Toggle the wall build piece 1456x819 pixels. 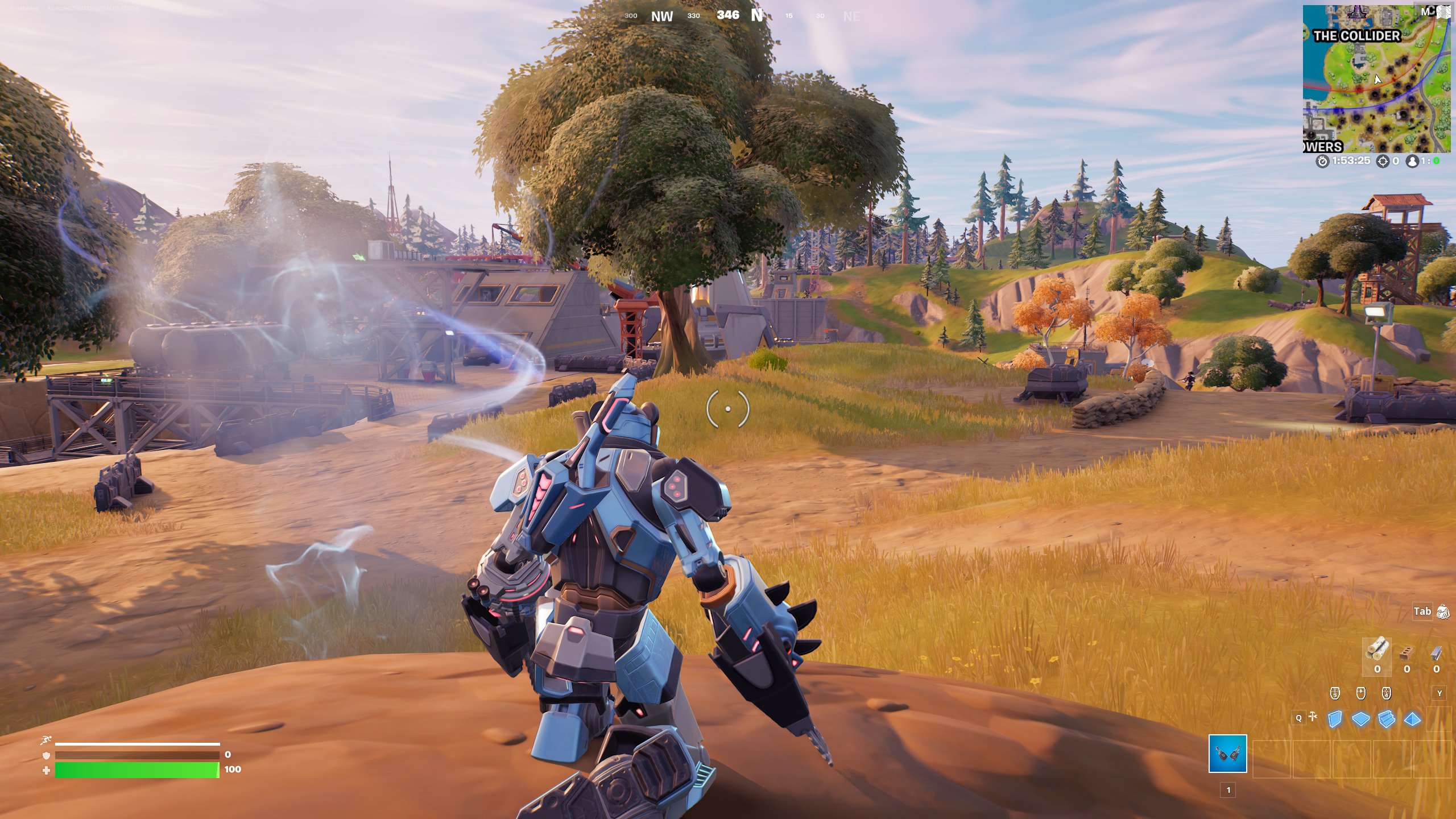tap(1335, 718)
